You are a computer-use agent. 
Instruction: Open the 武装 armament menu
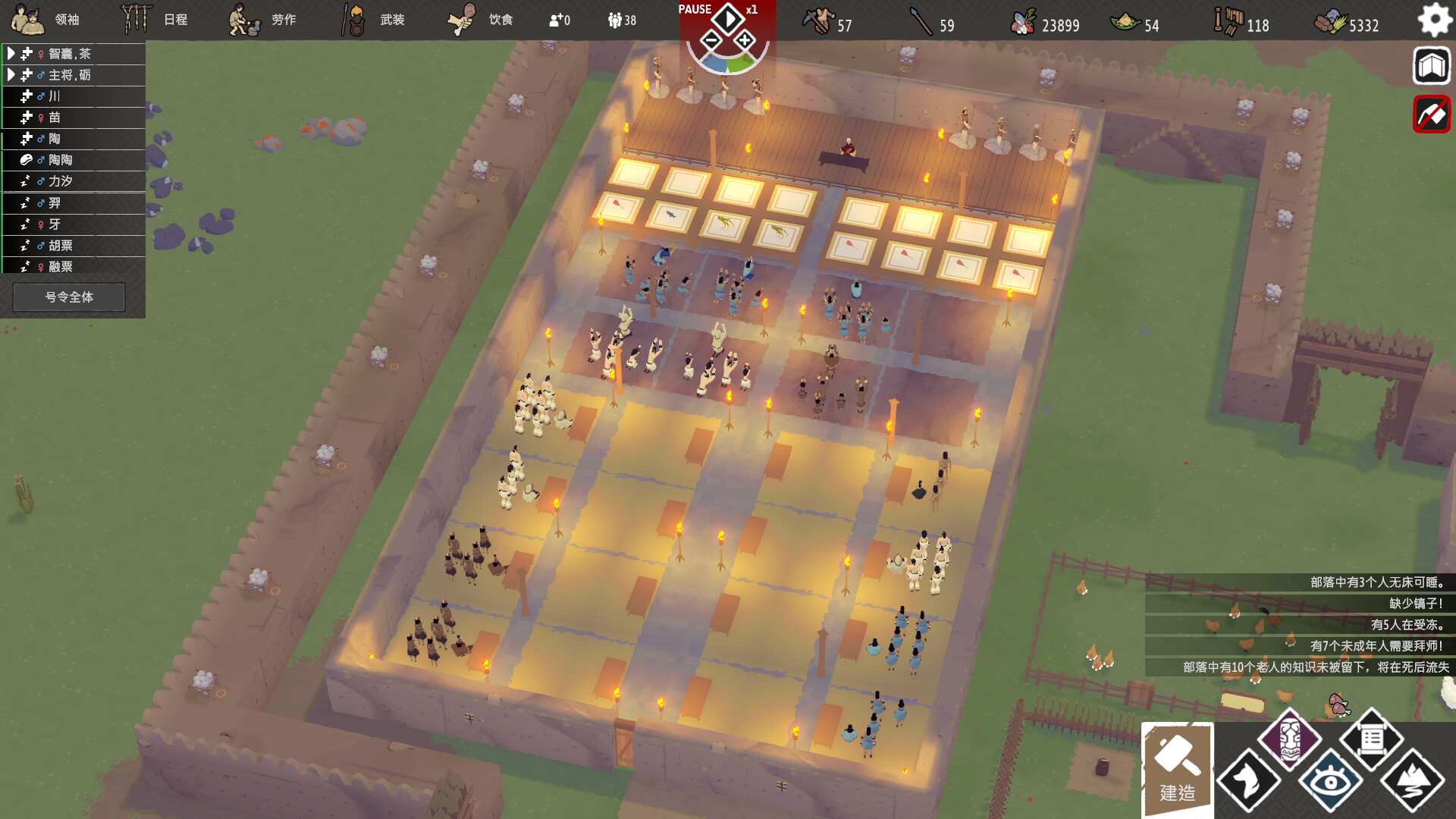tap(373, 20)
